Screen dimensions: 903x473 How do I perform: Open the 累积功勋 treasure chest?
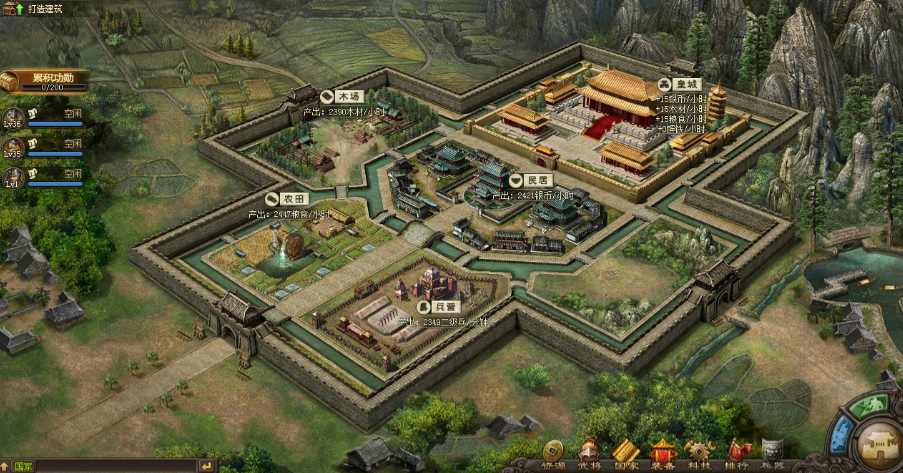pos(14,81)
